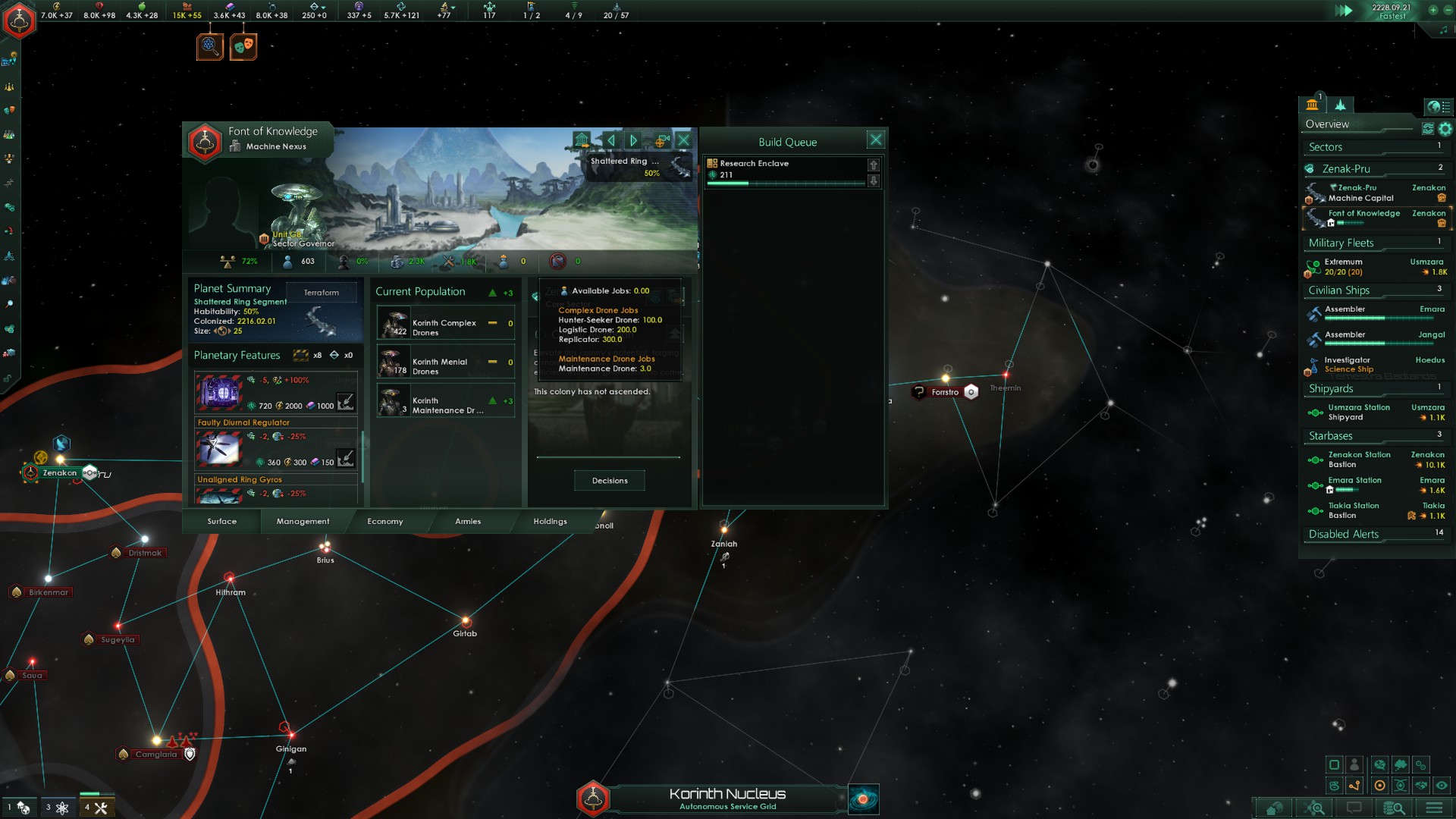Toggle the orange sector map mode icon
This screenshot has height=819, width=1456.
1380,786
